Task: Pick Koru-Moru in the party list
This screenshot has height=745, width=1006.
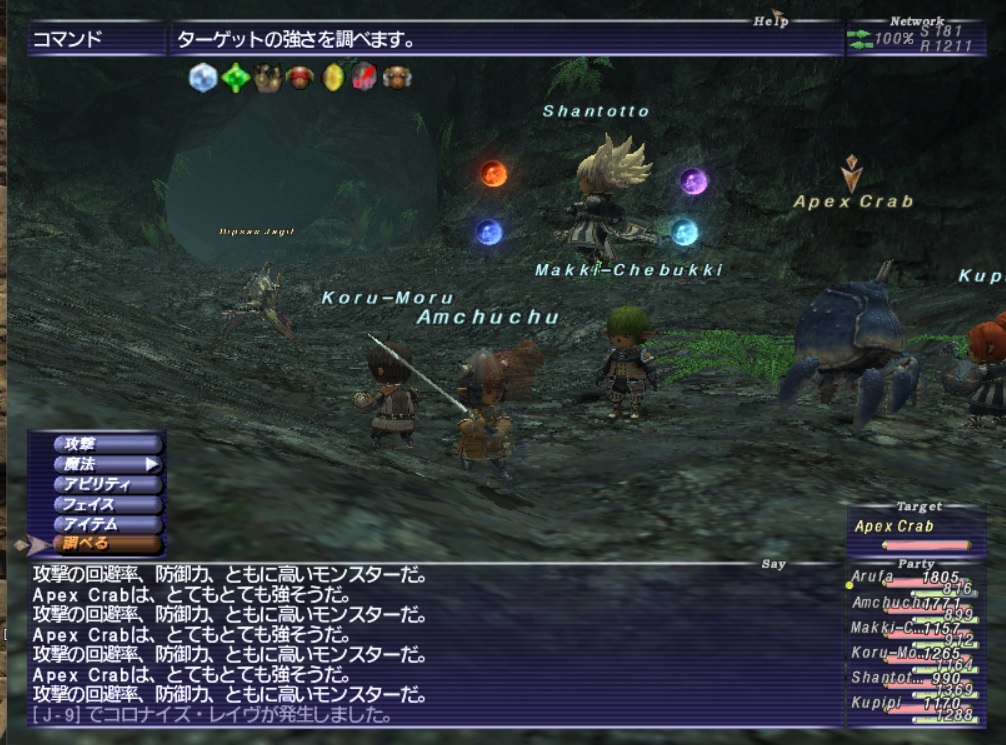Action: click(x=903, y=654)
